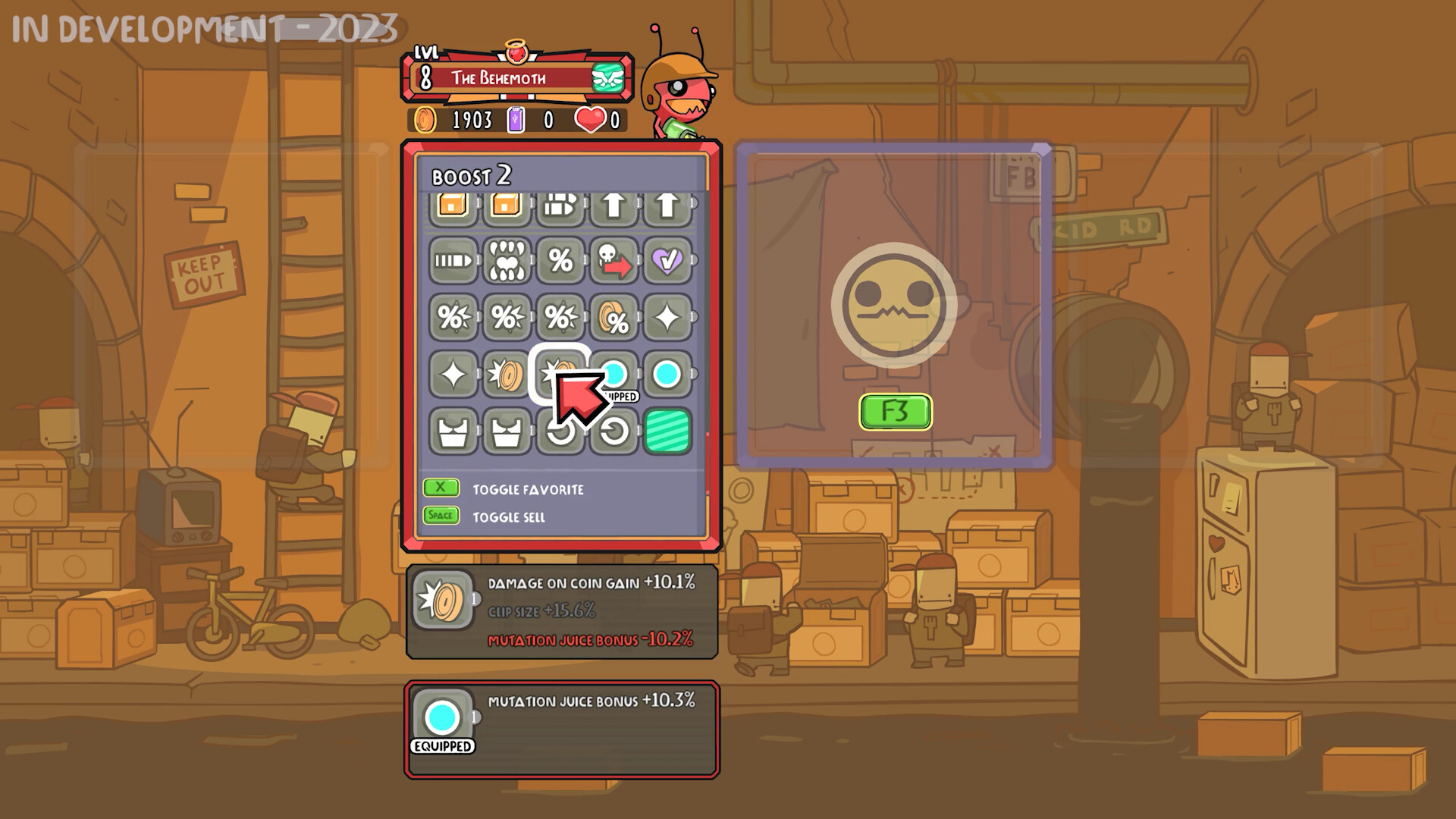Click The Behemoth name banner

pos(500,77)
